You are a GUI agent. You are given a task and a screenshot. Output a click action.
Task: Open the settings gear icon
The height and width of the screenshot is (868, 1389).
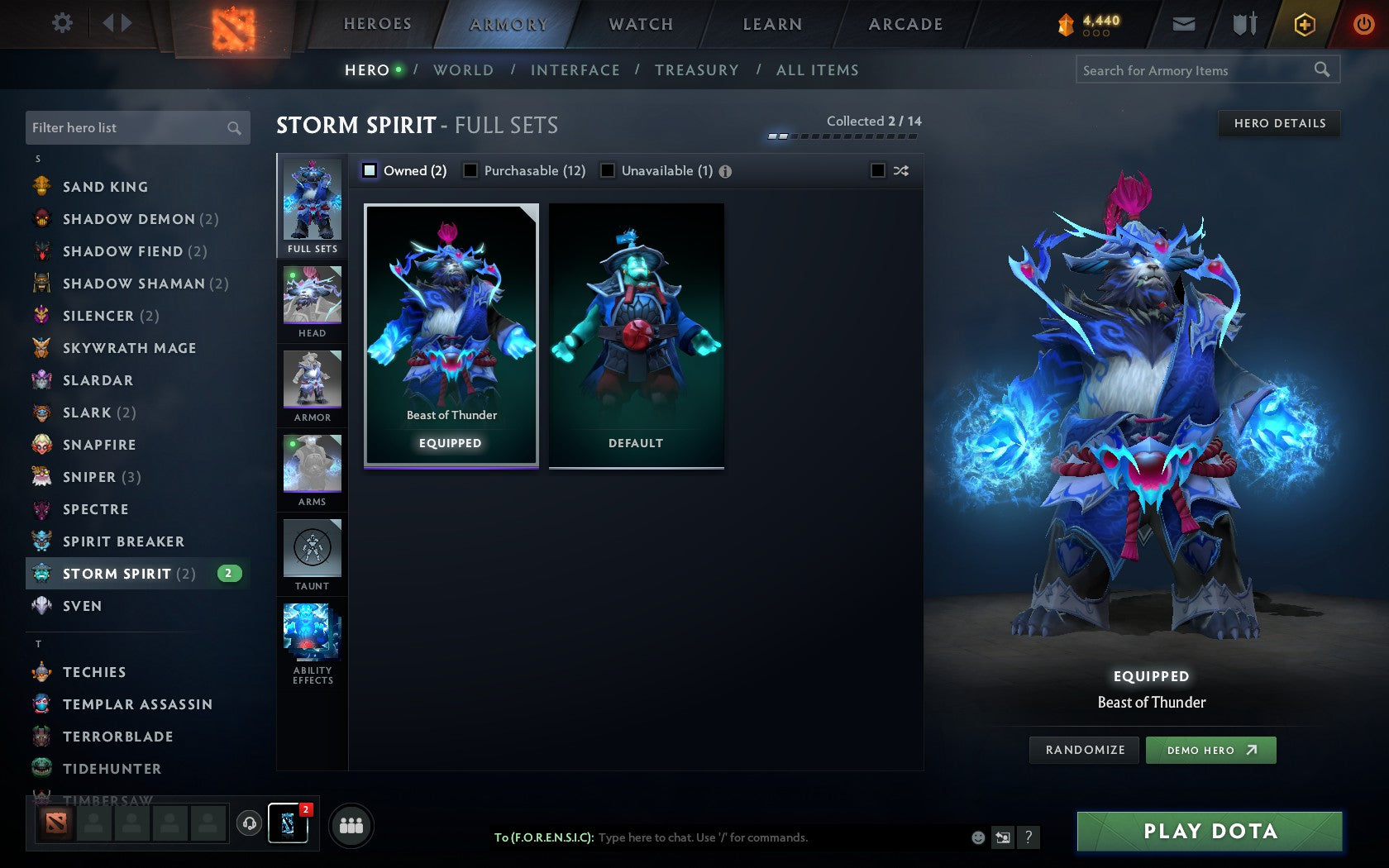pyautogui.click(x=60, y=23)
